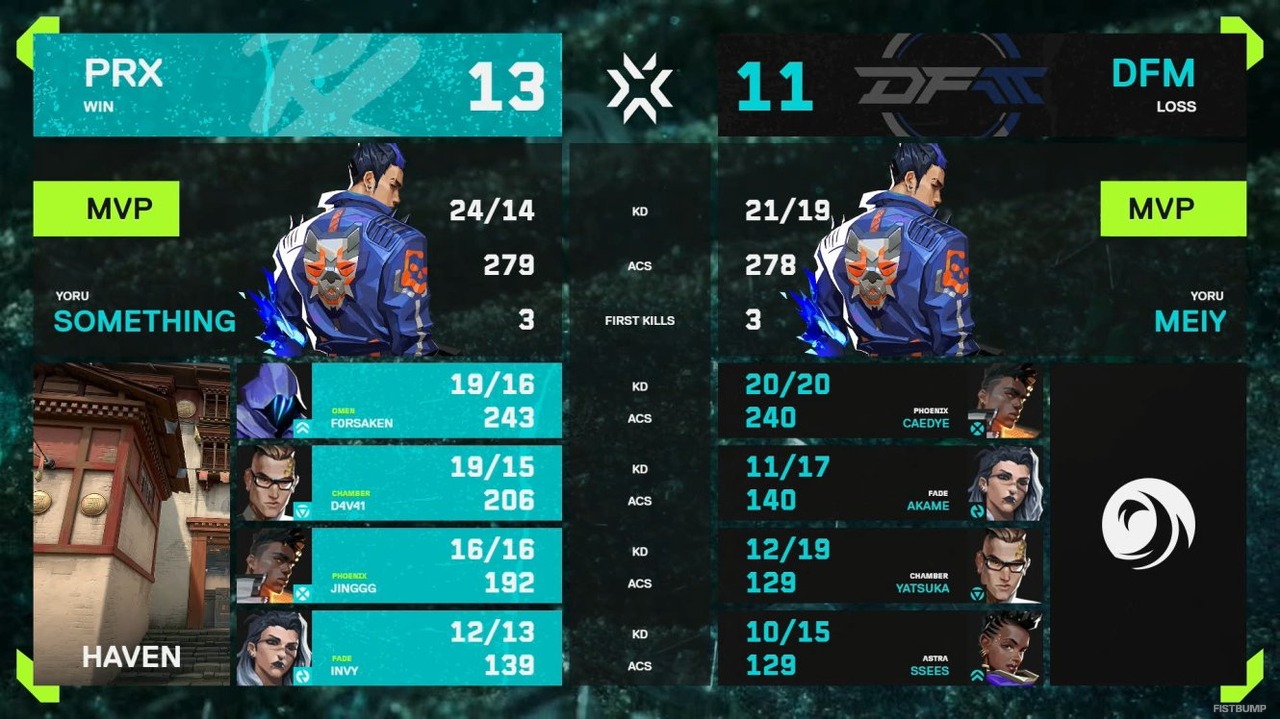The width and height of the screenshot is (1280, 719).
Task: Select F0RSAKEN's Omen player row
Action: point(398,401)
